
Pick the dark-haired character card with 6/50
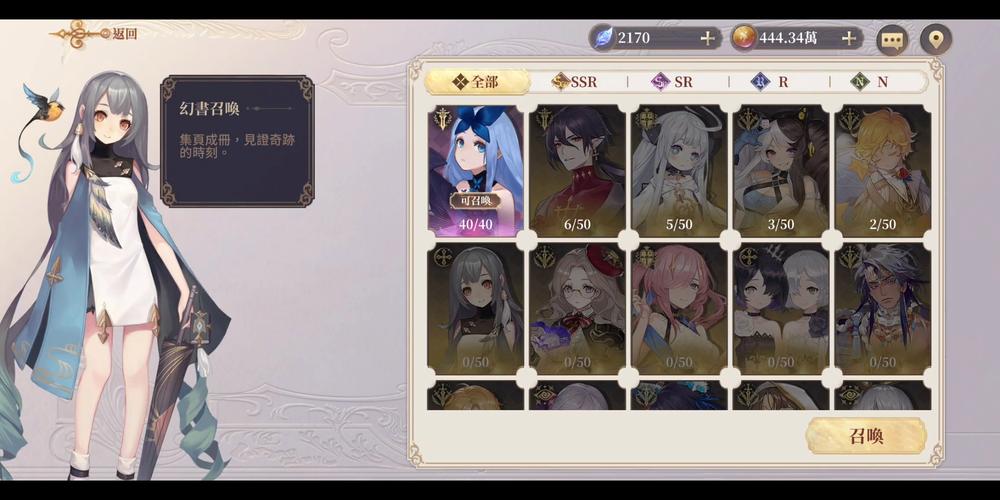coord(577,170)
